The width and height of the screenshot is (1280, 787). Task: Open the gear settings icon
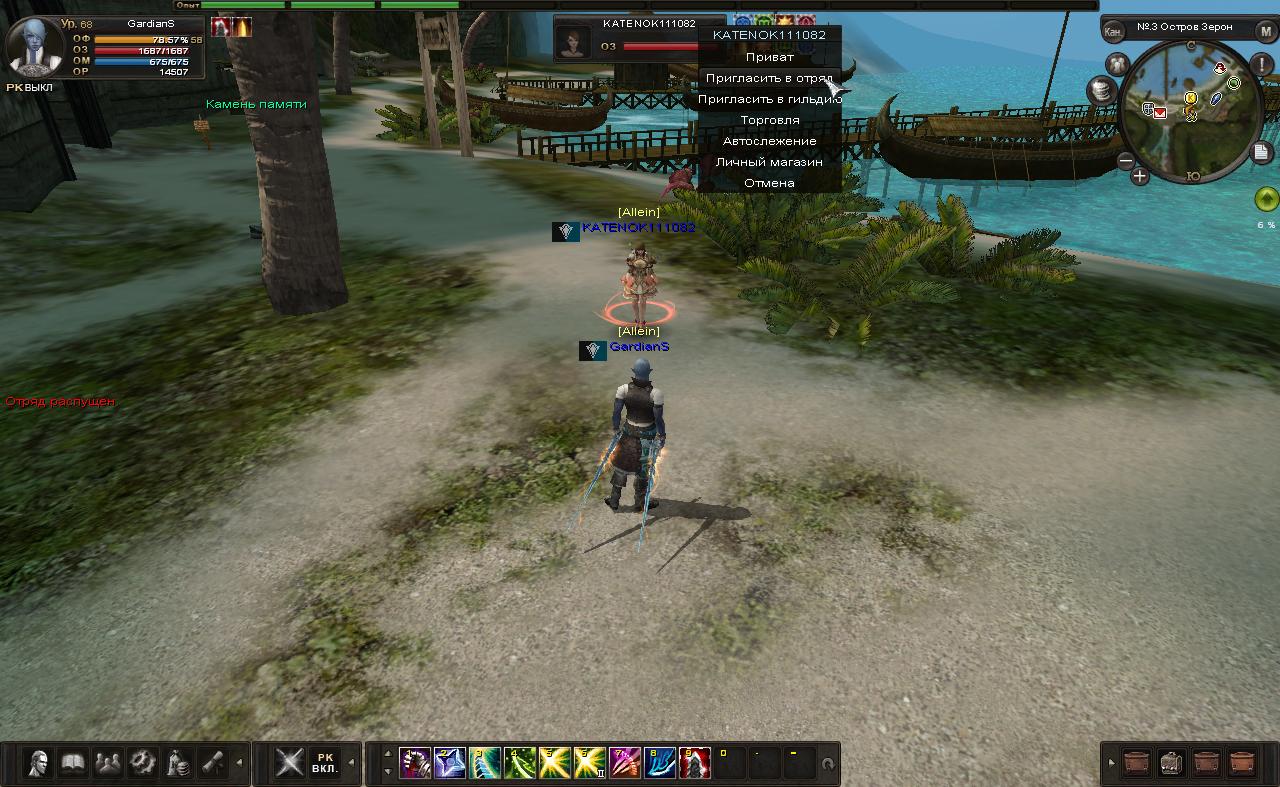[x=143, y=763]
